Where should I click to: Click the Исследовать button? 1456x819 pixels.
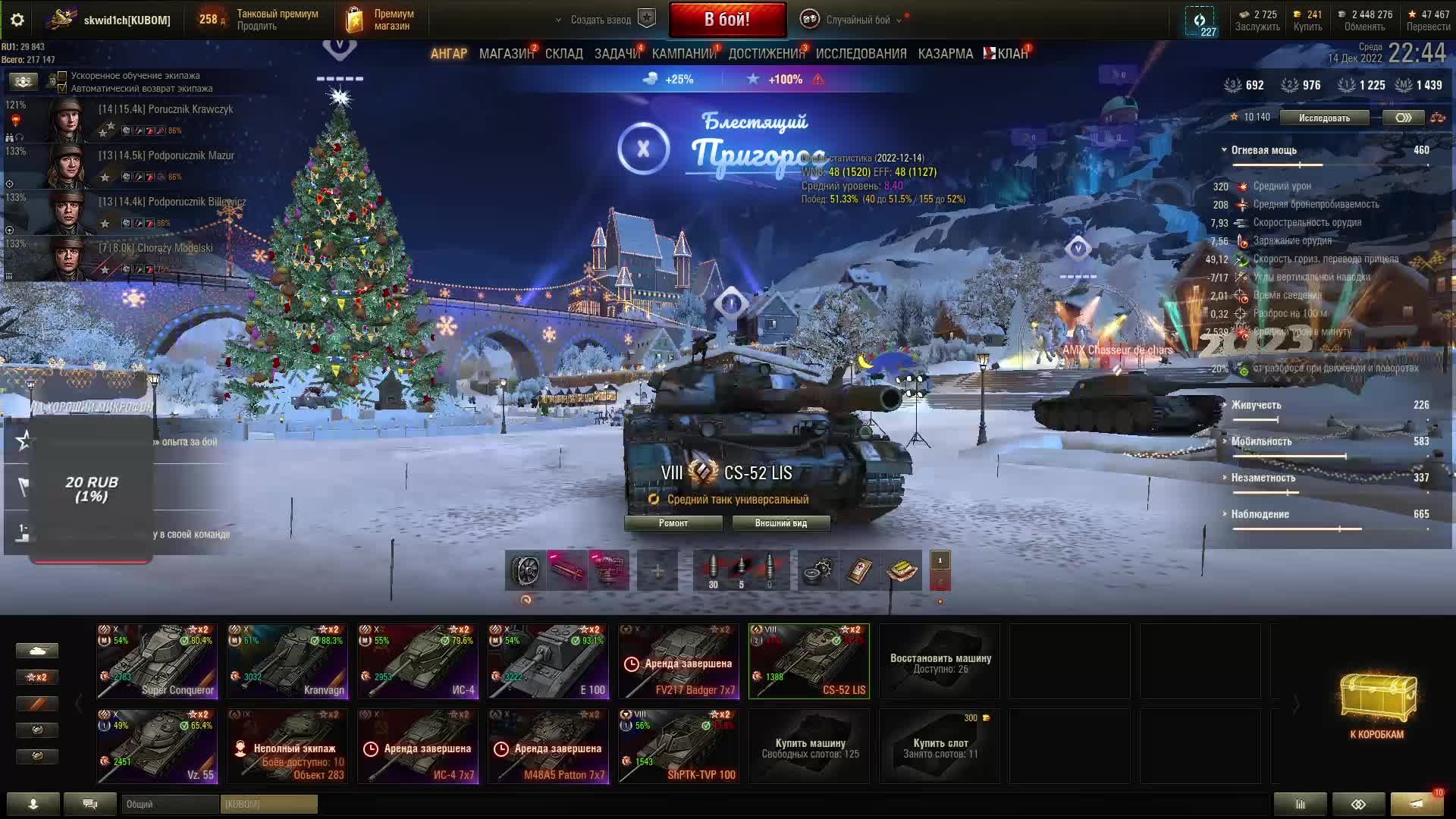click(1324, 118)
